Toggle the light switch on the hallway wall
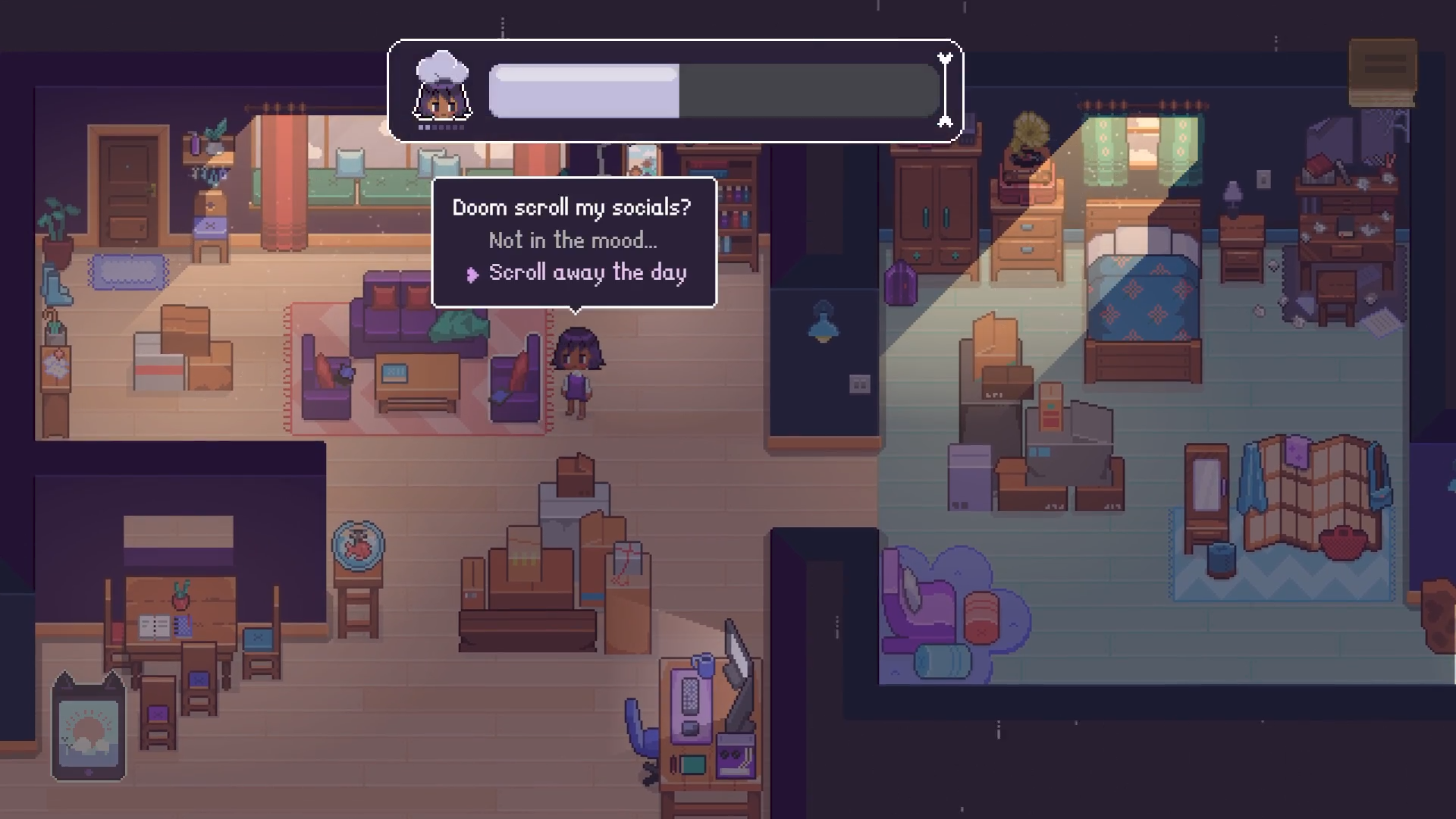 860,384
